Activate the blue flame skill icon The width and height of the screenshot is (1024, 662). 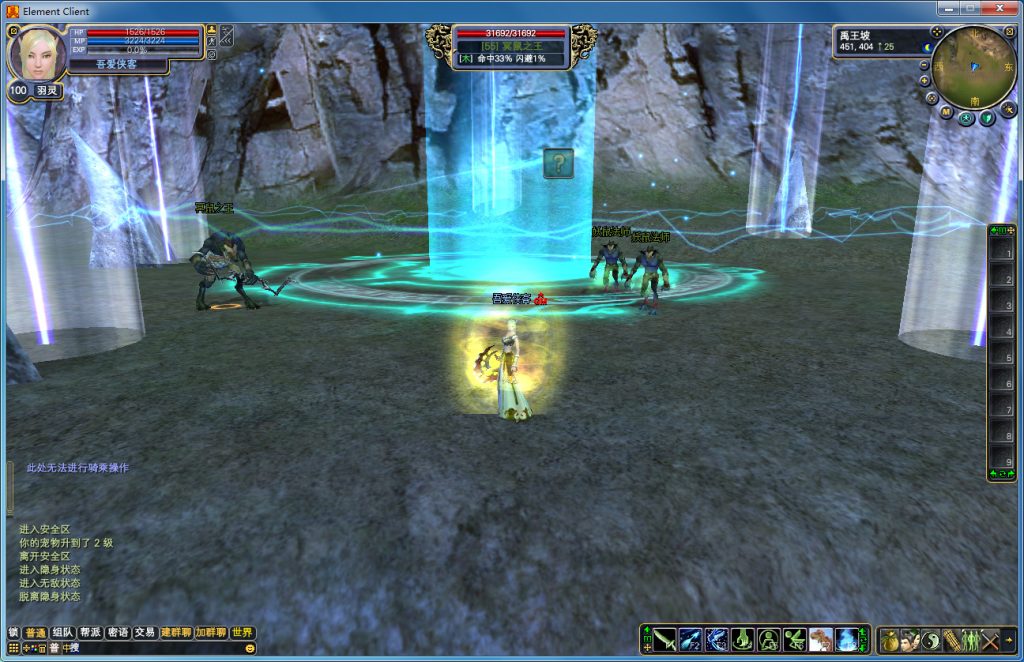click(847, 639)
